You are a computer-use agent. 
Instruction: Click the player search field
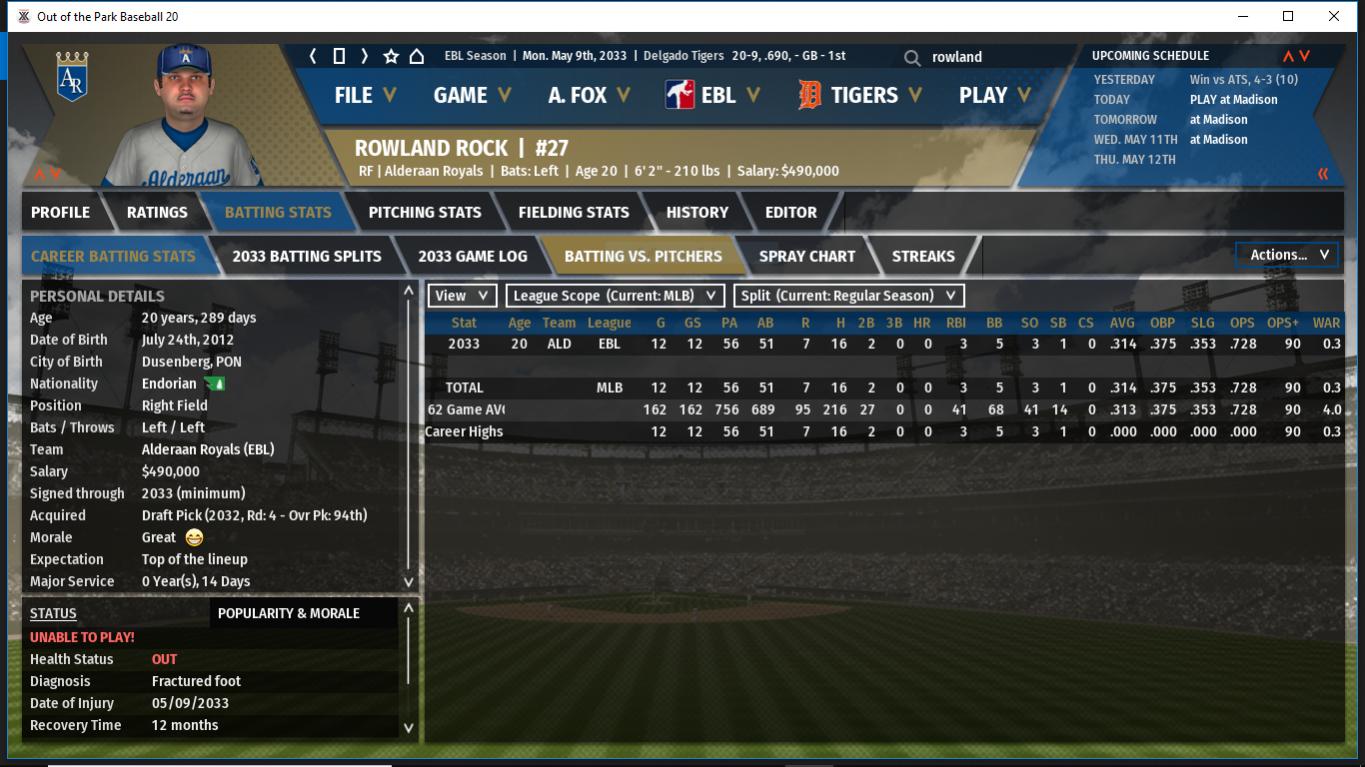(990, 57)
